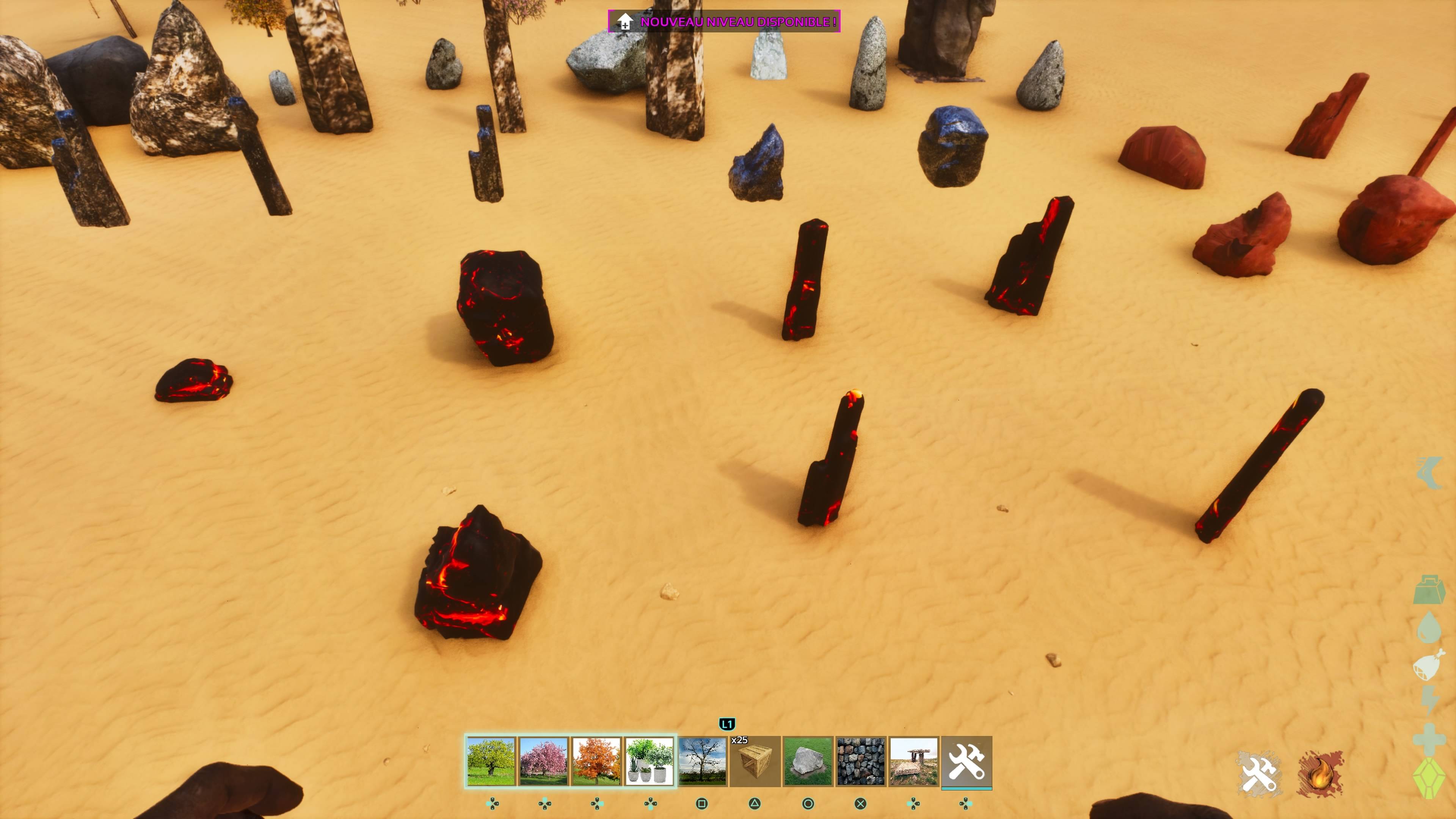The height and width of the screenshot is (819, 1456).
Task: Select the wooden crate x25 slot
Action: tap(755, 761)
